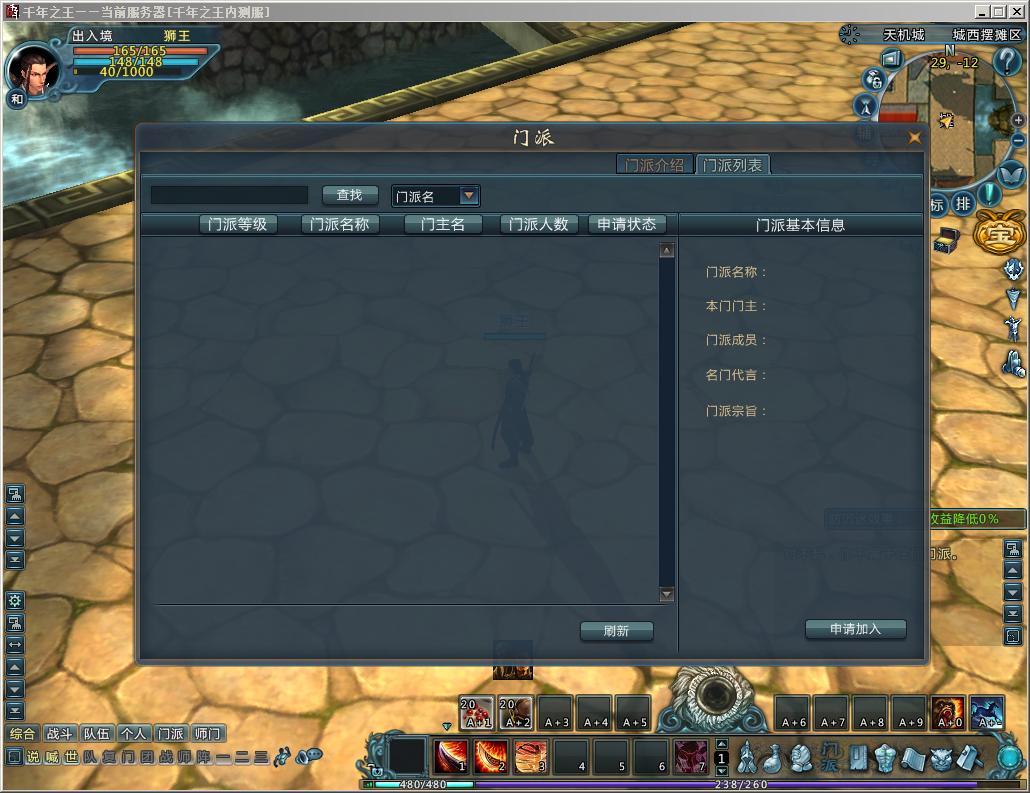Activate the skill in hotbar slot 1
Viewport: 1030px width, 793px height.
(452, 756)
